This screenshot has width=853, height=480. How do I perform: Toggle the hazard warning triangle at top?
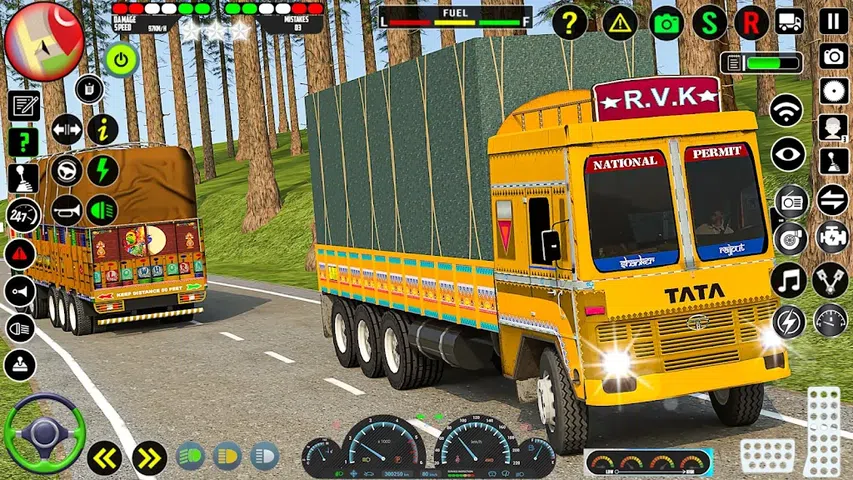click(x=620, y=22)
